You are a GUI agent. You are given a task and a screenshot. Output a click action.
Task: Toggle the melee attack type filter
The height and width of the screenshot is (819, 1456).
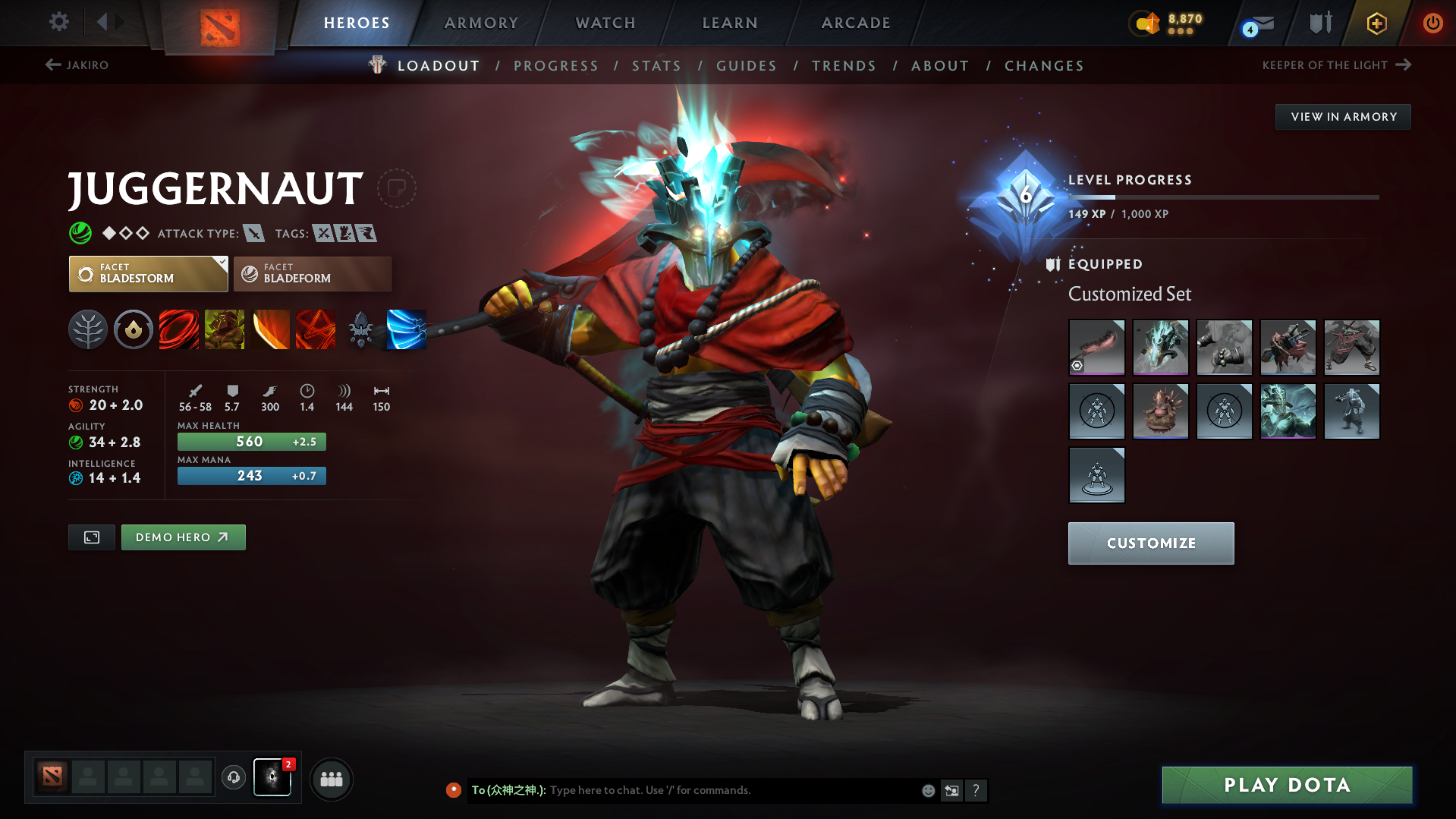[x=253, y=233]
